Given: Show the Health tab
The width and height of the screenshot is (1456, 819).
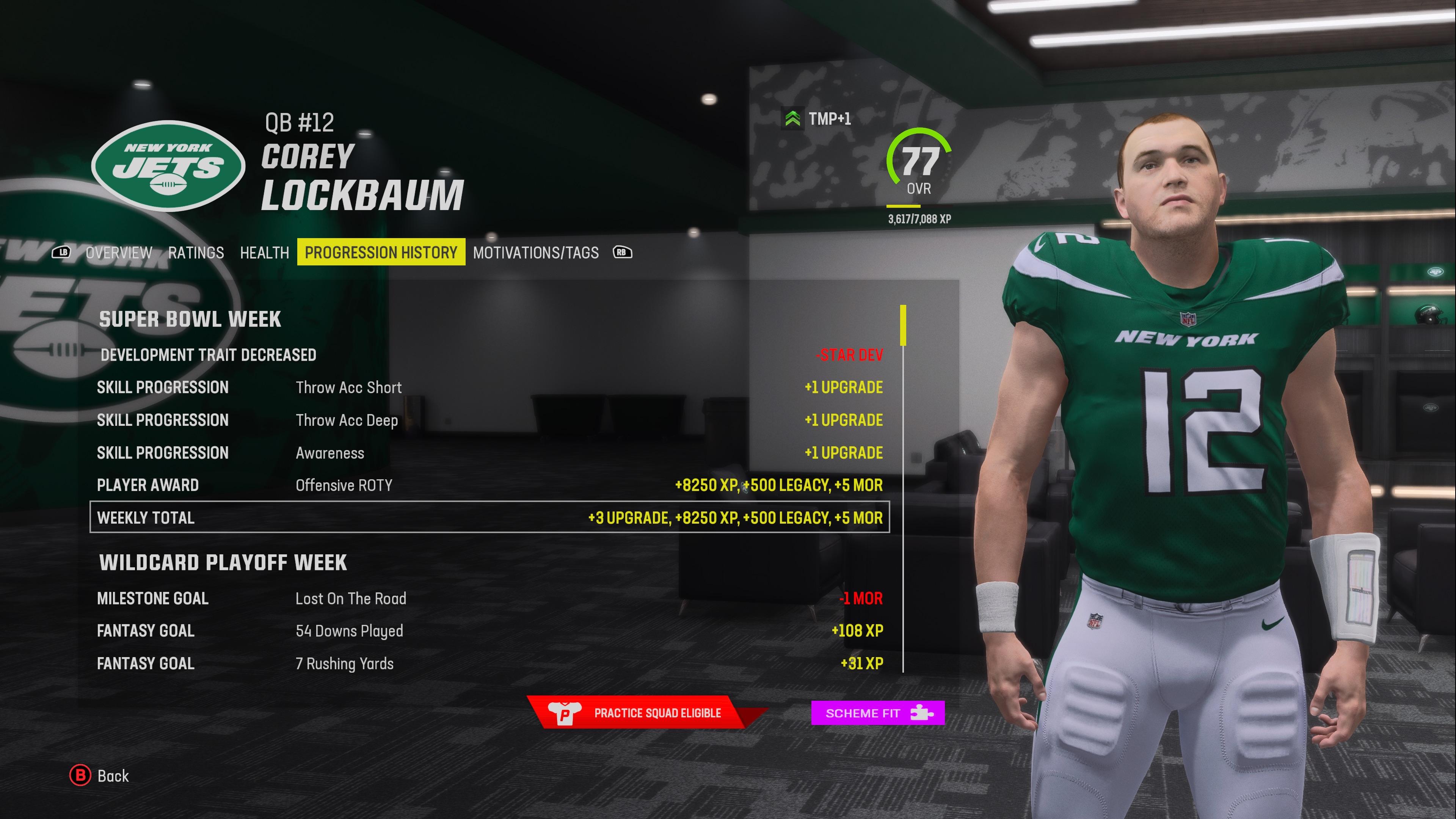Looking at the screenshot, I should pos(264,253).
